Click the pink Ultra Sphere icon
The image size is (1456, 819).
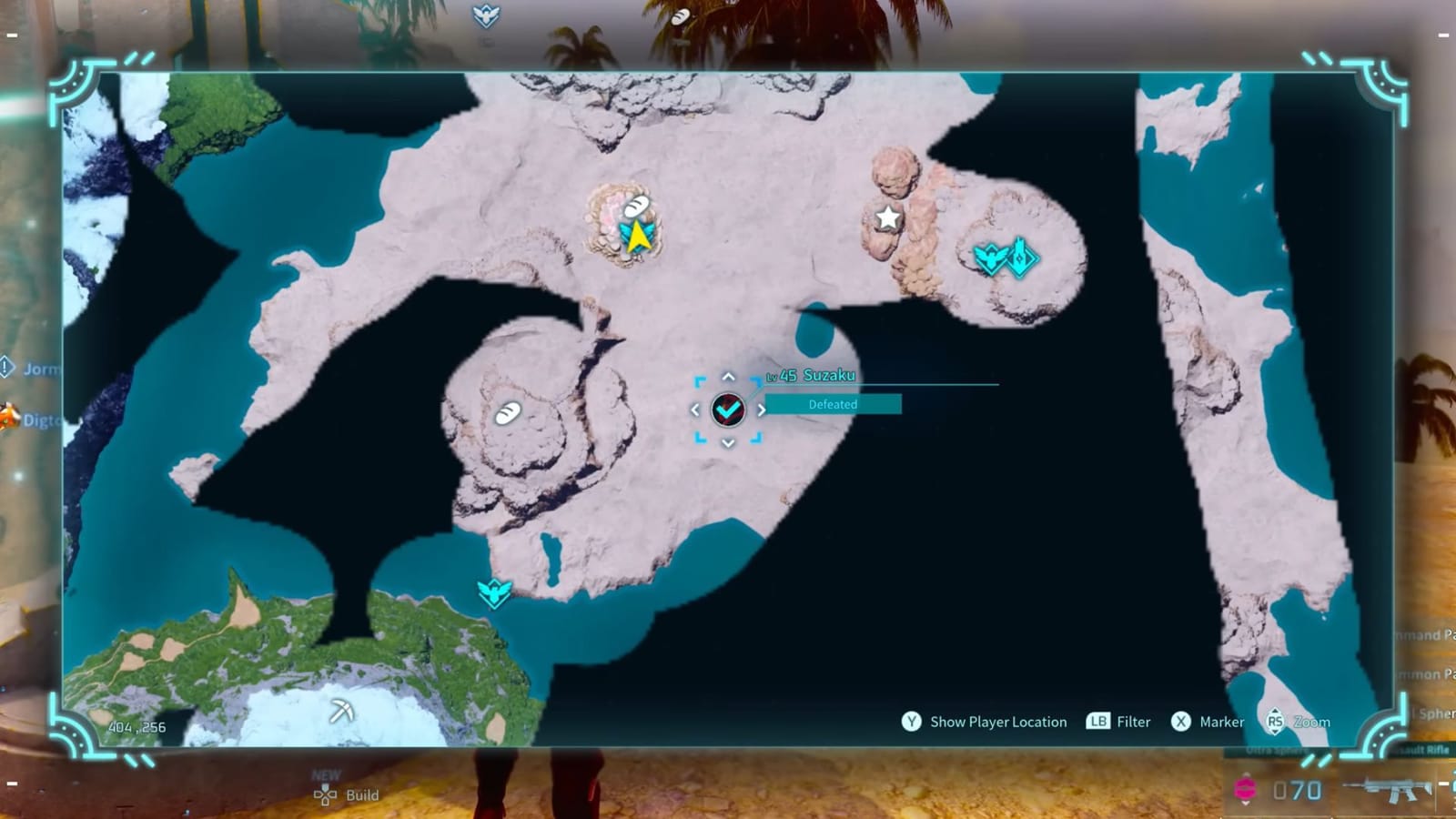click(1247, 787)
